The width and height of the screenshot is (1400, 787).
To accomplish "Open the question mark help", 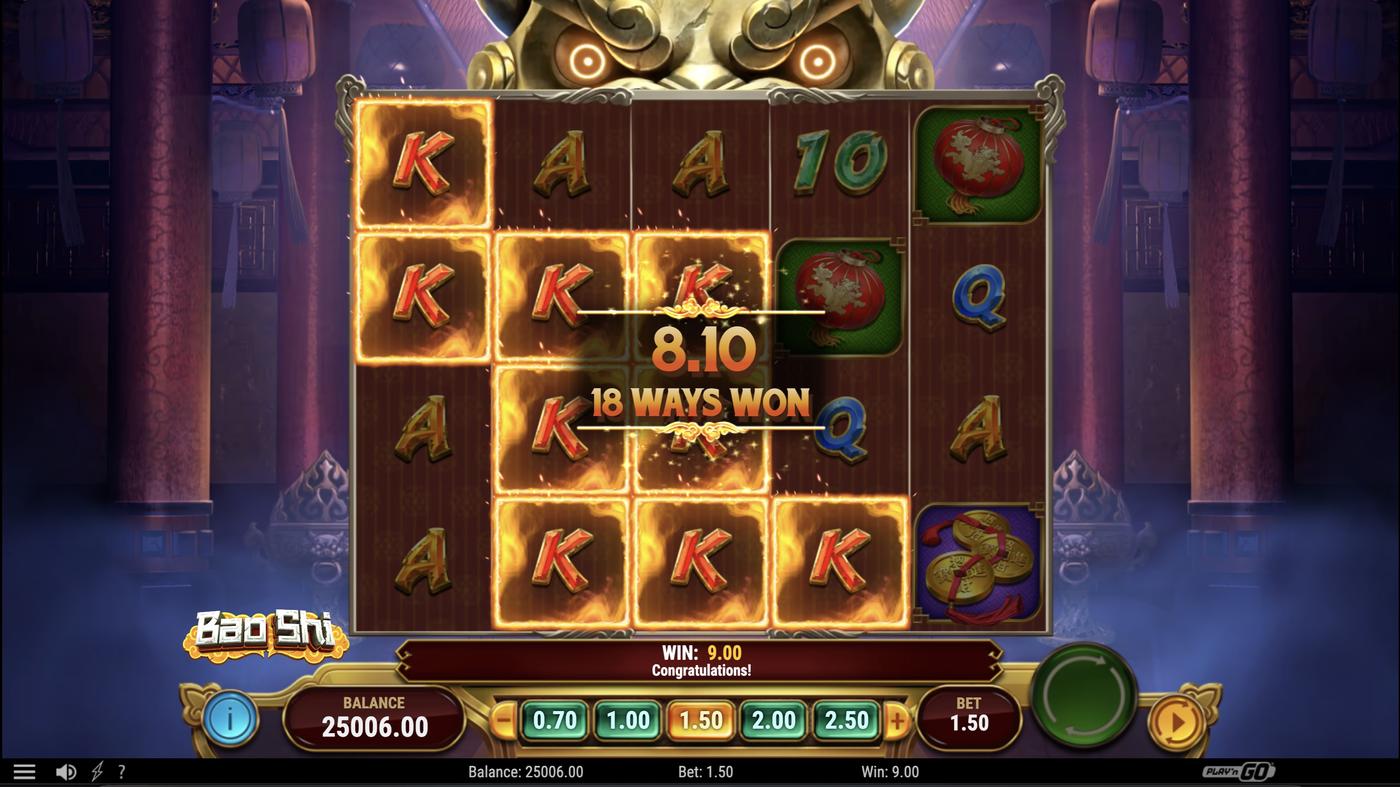I will [122, 772].
